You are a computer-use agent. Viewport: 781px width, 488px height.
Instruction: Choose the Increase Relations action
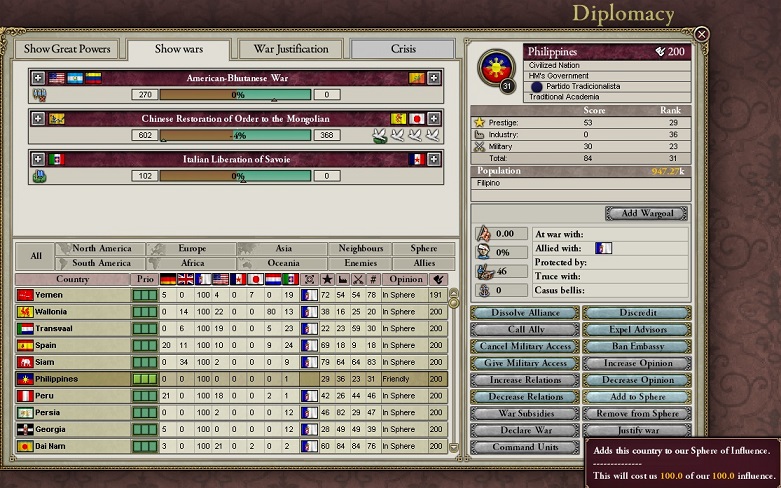(524, 380)
